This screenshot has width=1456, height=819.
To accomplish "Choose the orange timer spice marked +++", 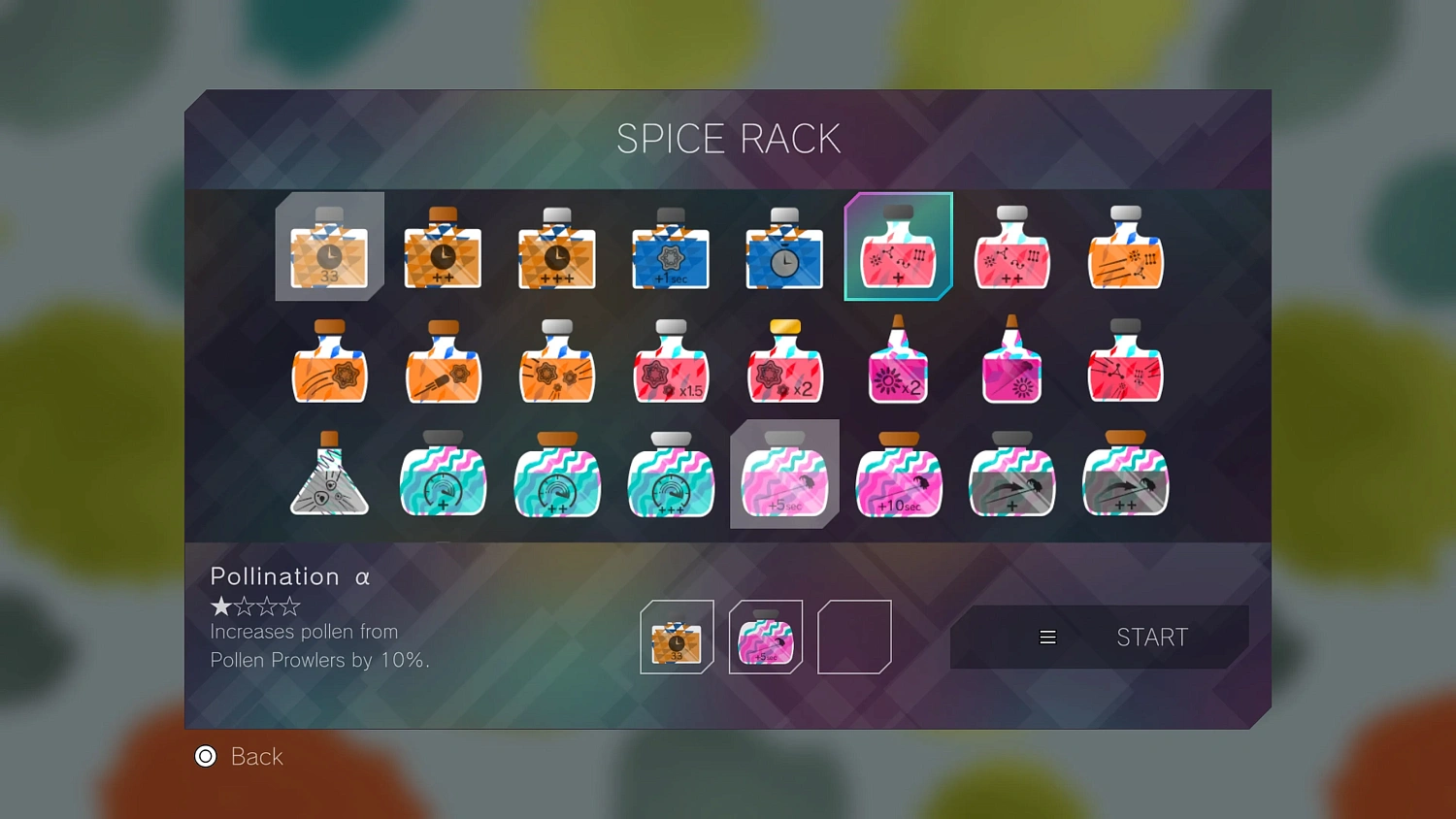I will coord(556,250).
